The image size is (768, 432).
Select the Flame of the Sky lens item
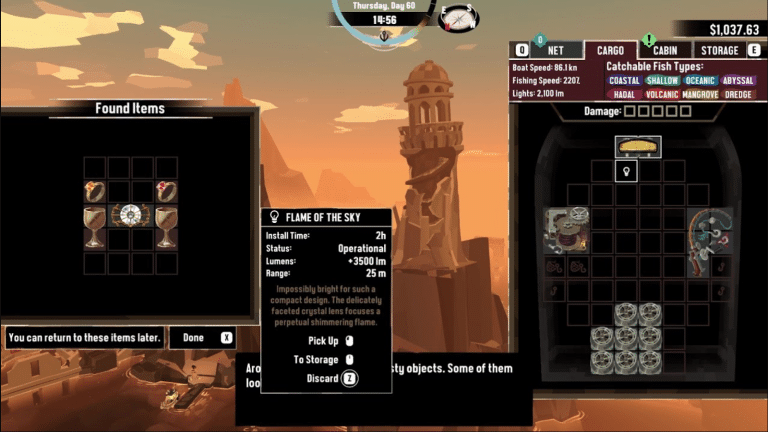(131, 214)
